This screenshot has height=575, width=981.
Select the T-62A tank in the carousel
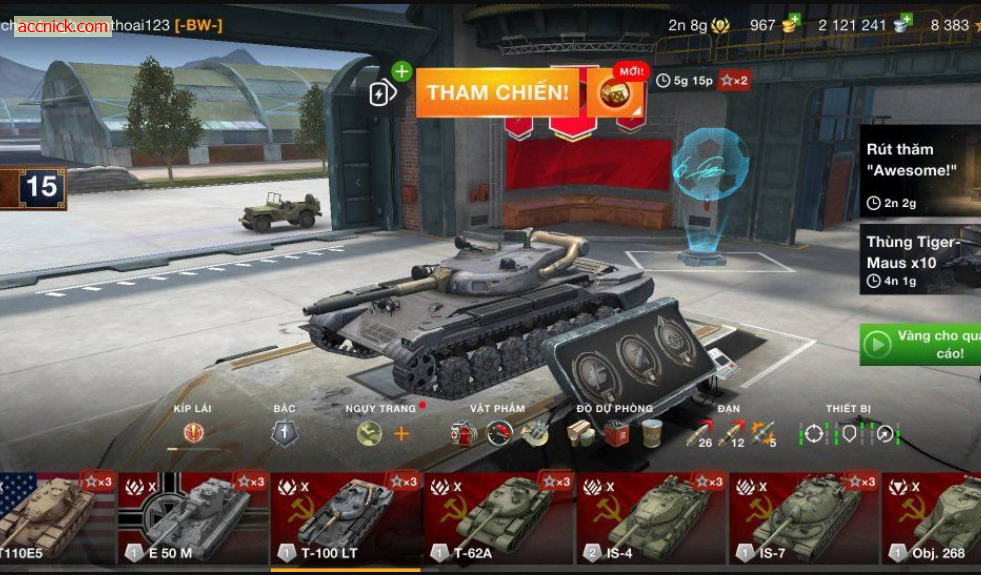click(x=499, y=518)
